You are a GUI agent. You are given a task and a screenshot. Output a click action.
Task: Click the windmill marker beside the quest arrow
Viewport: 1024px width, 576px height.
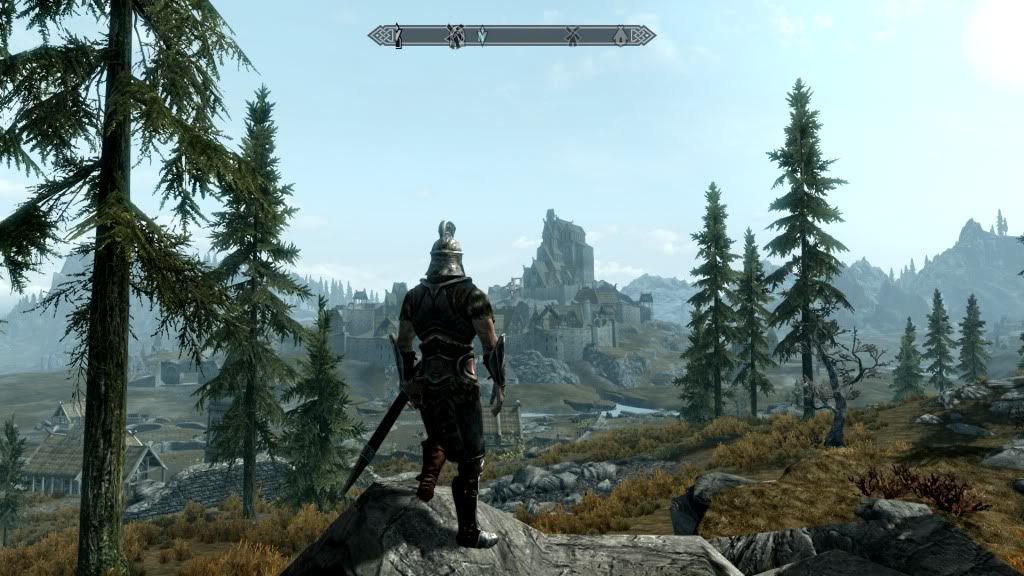click(x=455, y=36)
